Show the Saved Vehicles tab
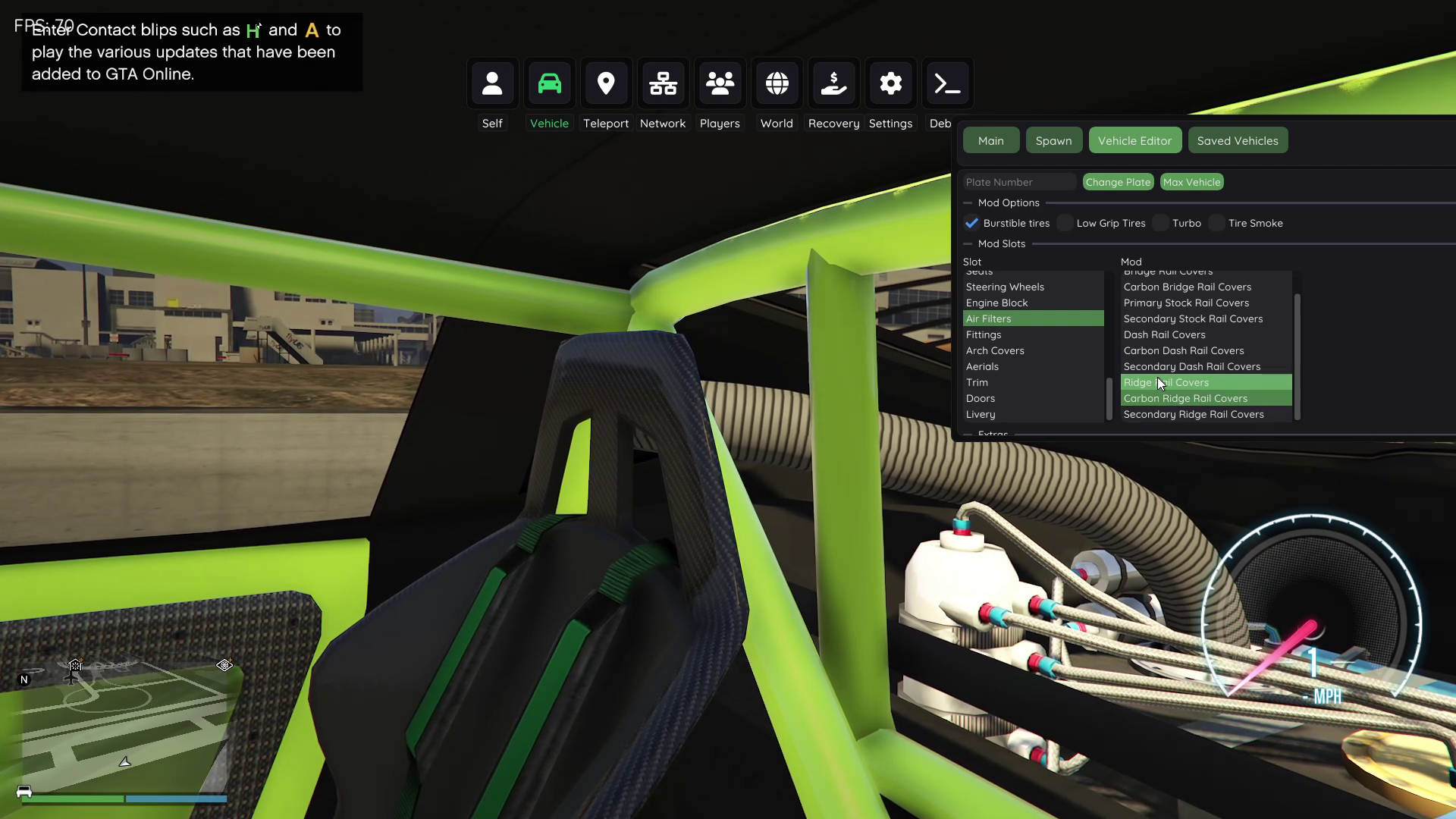The image size is (1456, 819). 1237,140
